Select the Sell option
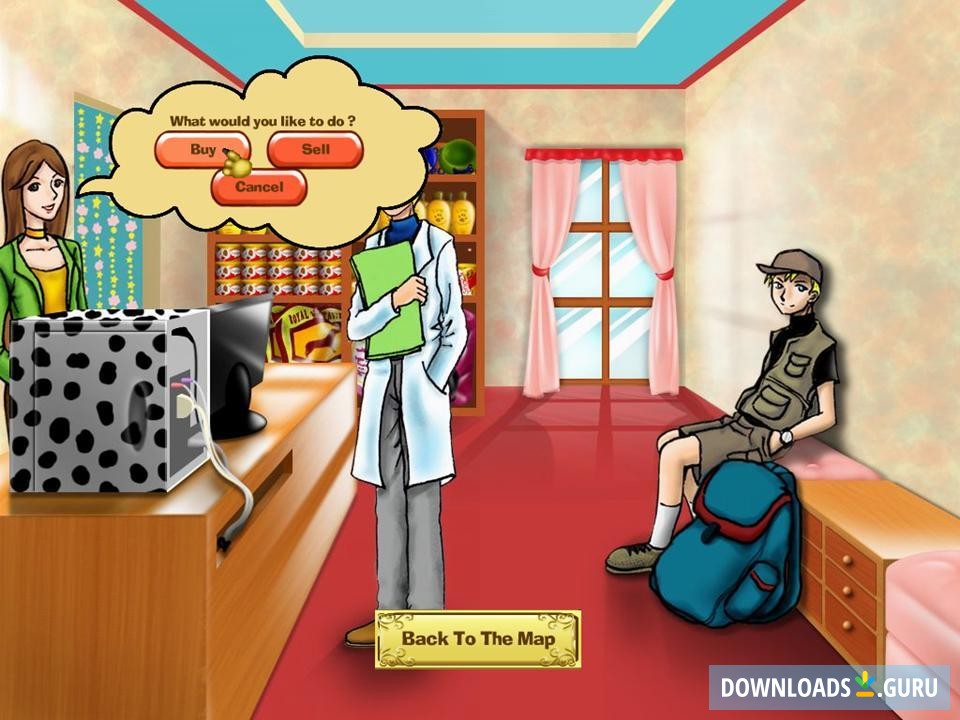960x720 pixels. [315, 151]
